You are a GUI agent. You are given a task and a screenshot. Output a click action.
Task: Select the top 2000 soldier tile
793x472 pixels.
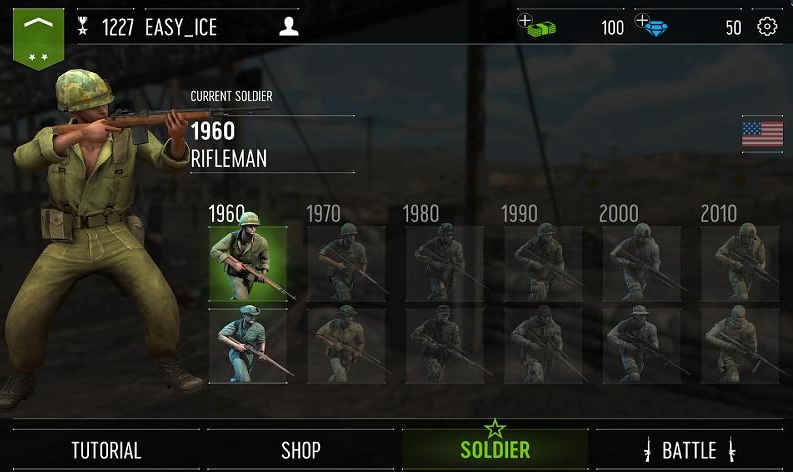641,264
